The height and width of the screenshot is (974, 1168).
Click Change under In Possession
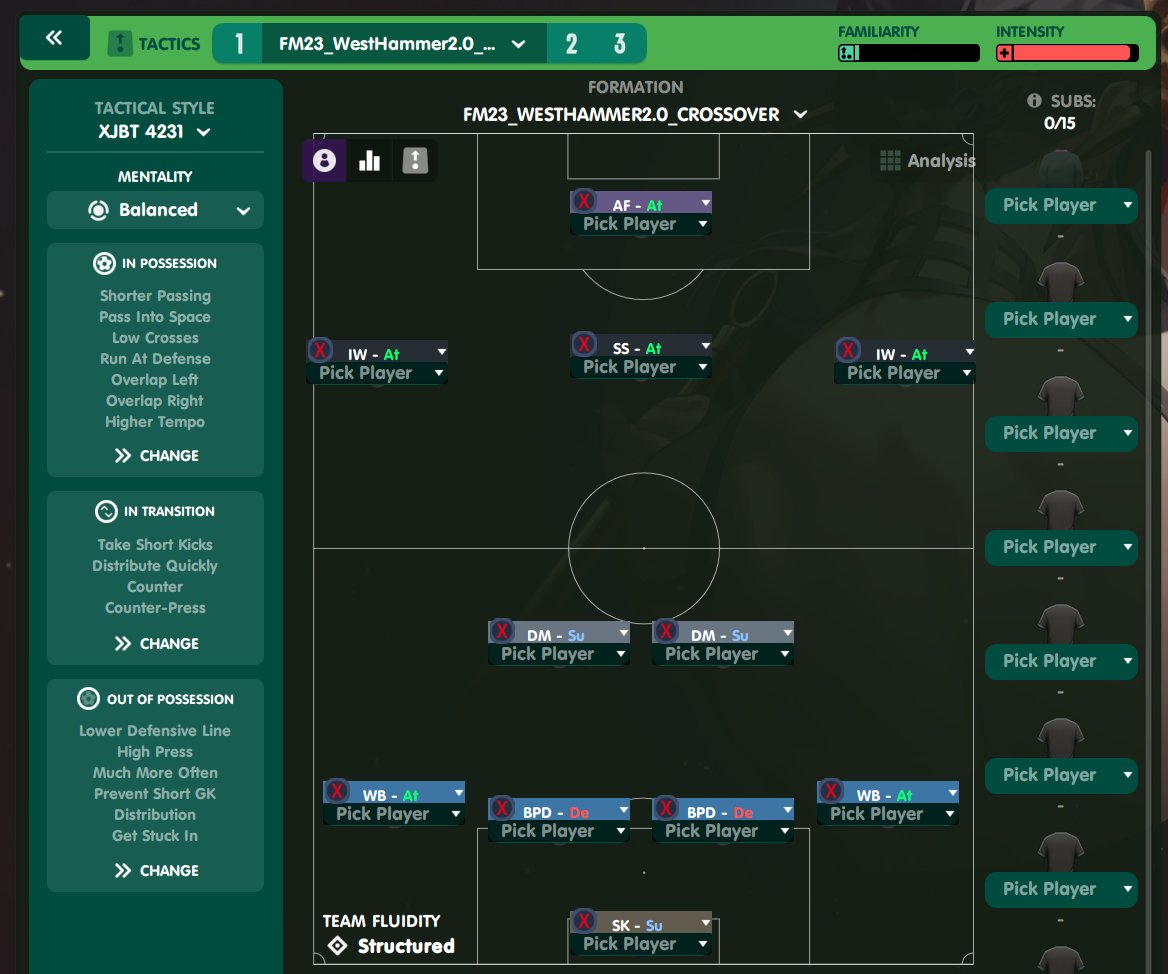[155, 455]
